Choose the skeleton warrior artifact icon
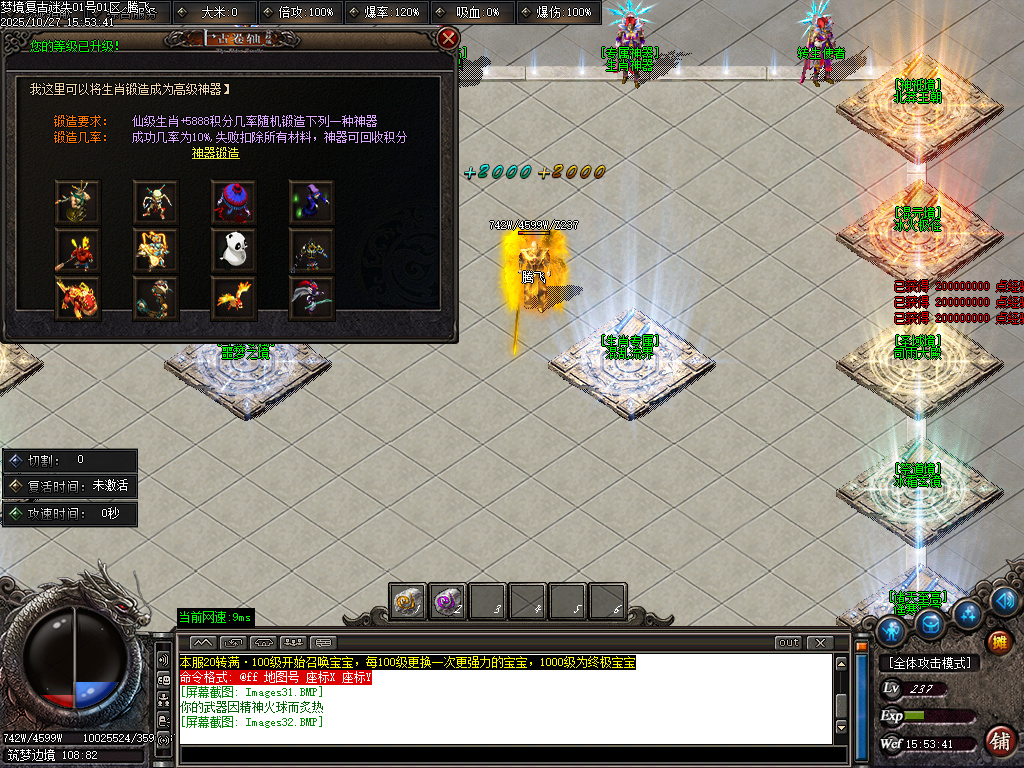1024x768 pixels. [x=155, y=203]
